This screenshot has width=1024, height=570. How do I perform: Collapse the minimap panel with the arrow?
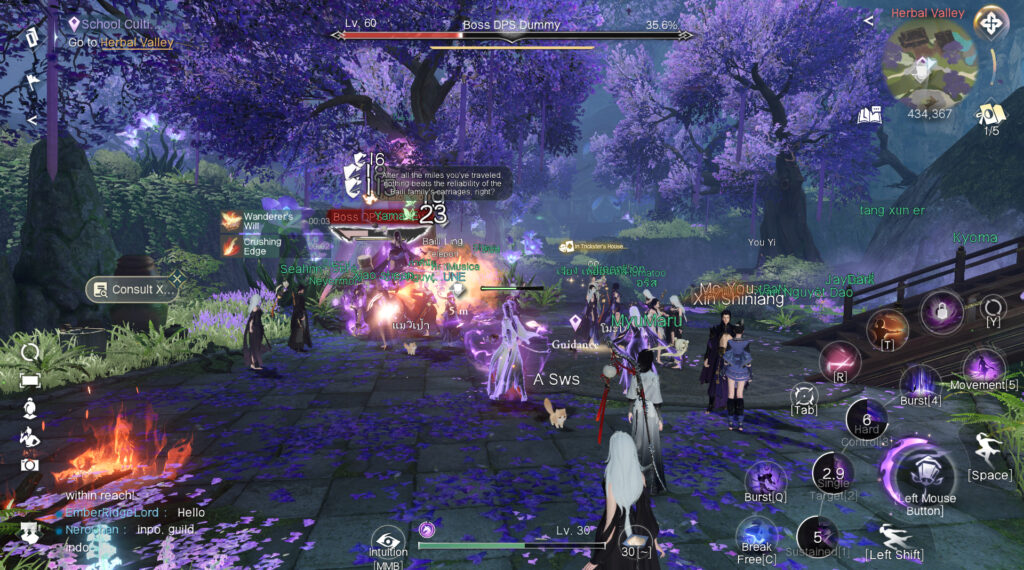868,19
